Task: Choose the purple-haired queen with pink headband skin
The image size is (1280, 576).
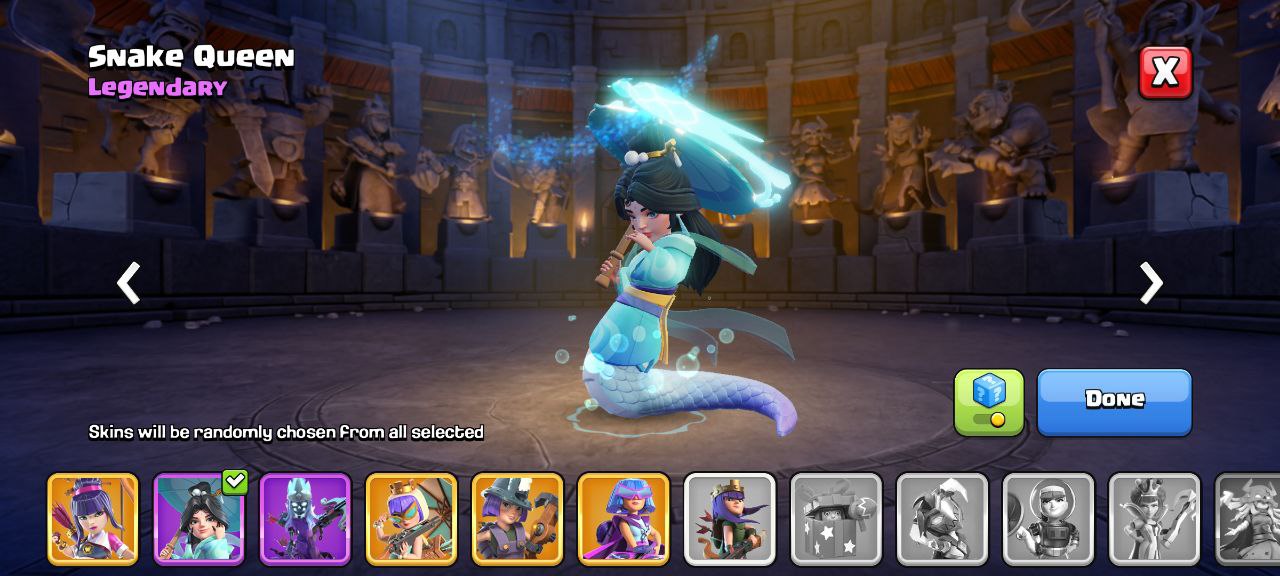Action: [93, 518]
